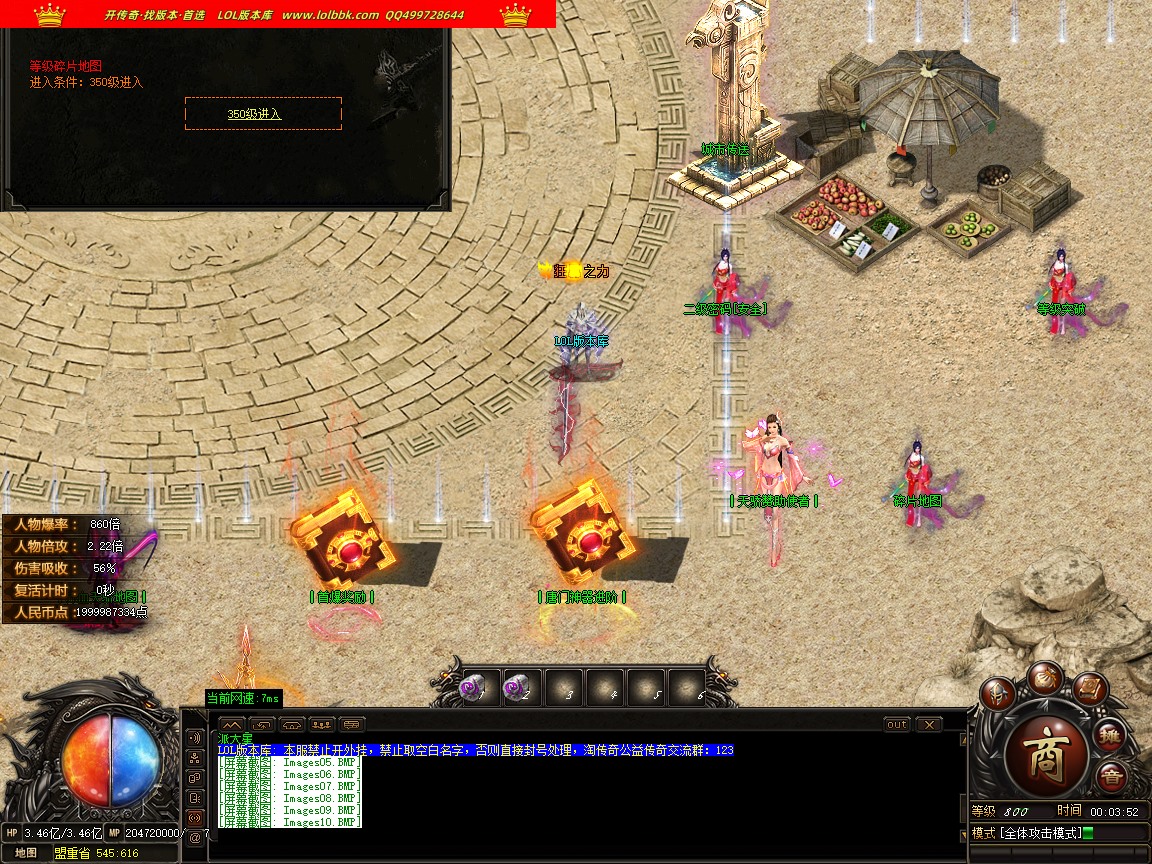The image size is (1152, 864).
Task: Open the 地图 map button
Action: tap(26, 853)
